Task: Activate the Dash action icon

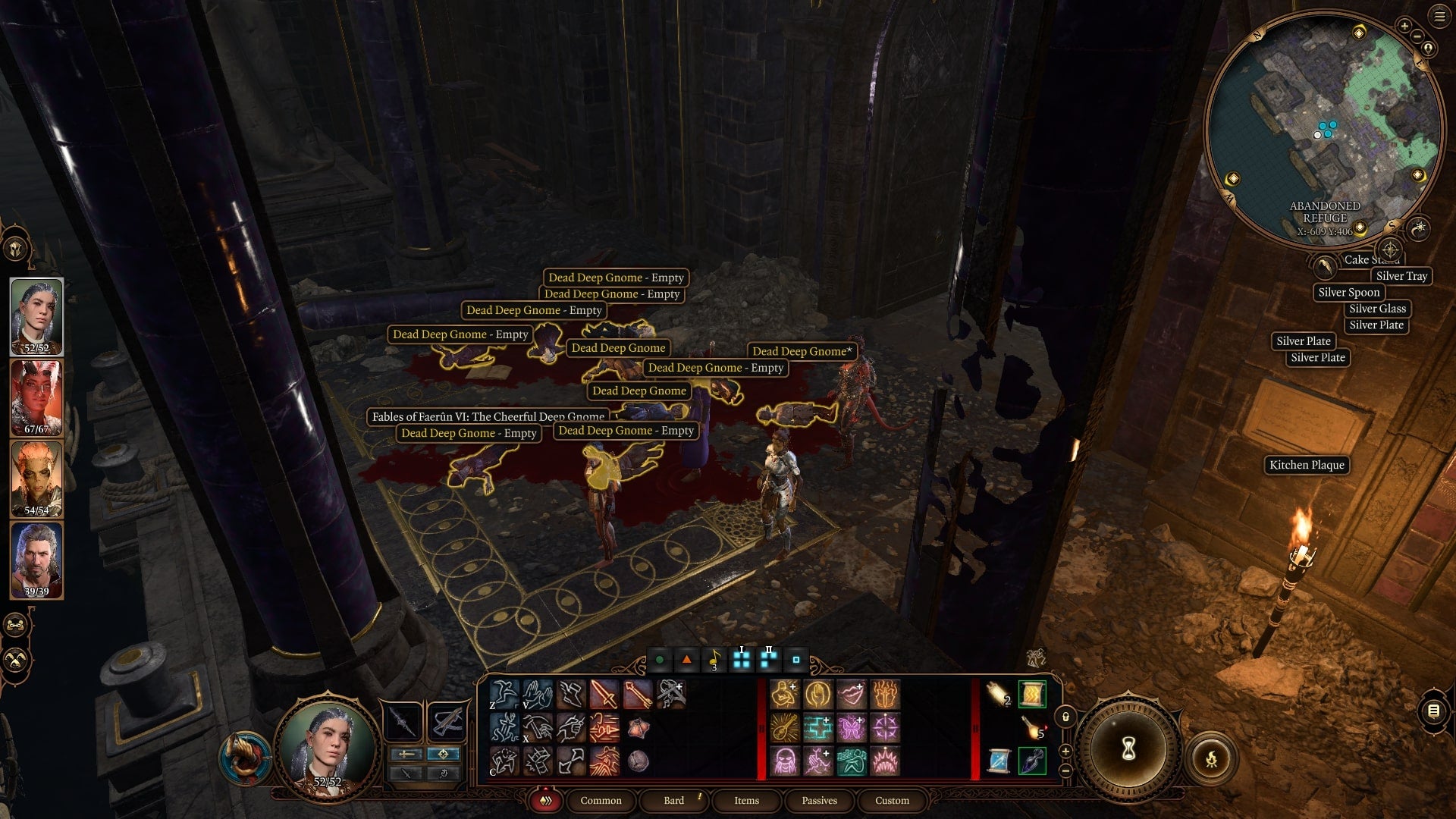Action: [571, 694]
